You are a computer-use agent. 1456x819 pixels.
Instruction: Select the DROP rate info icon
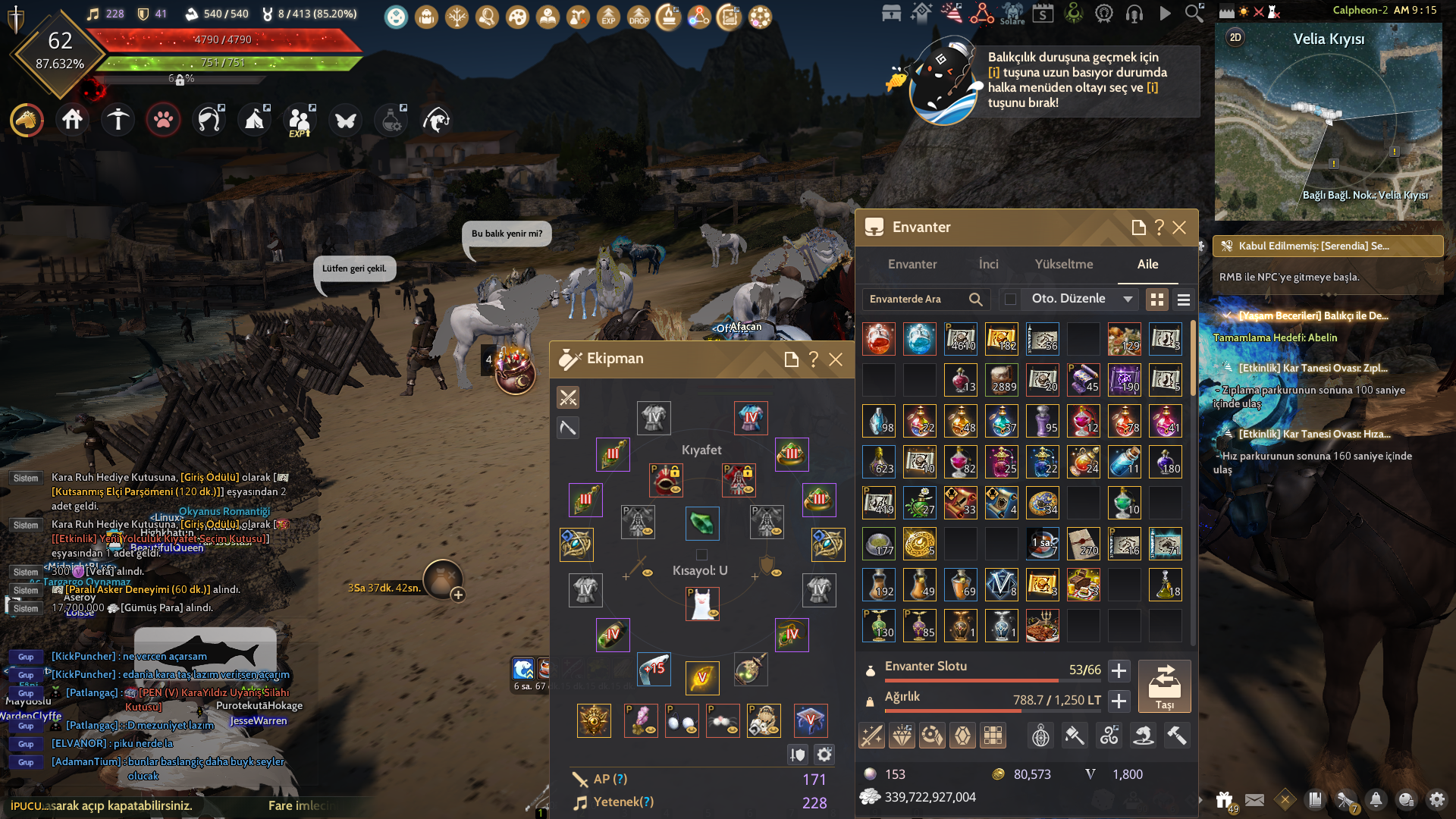639,17
